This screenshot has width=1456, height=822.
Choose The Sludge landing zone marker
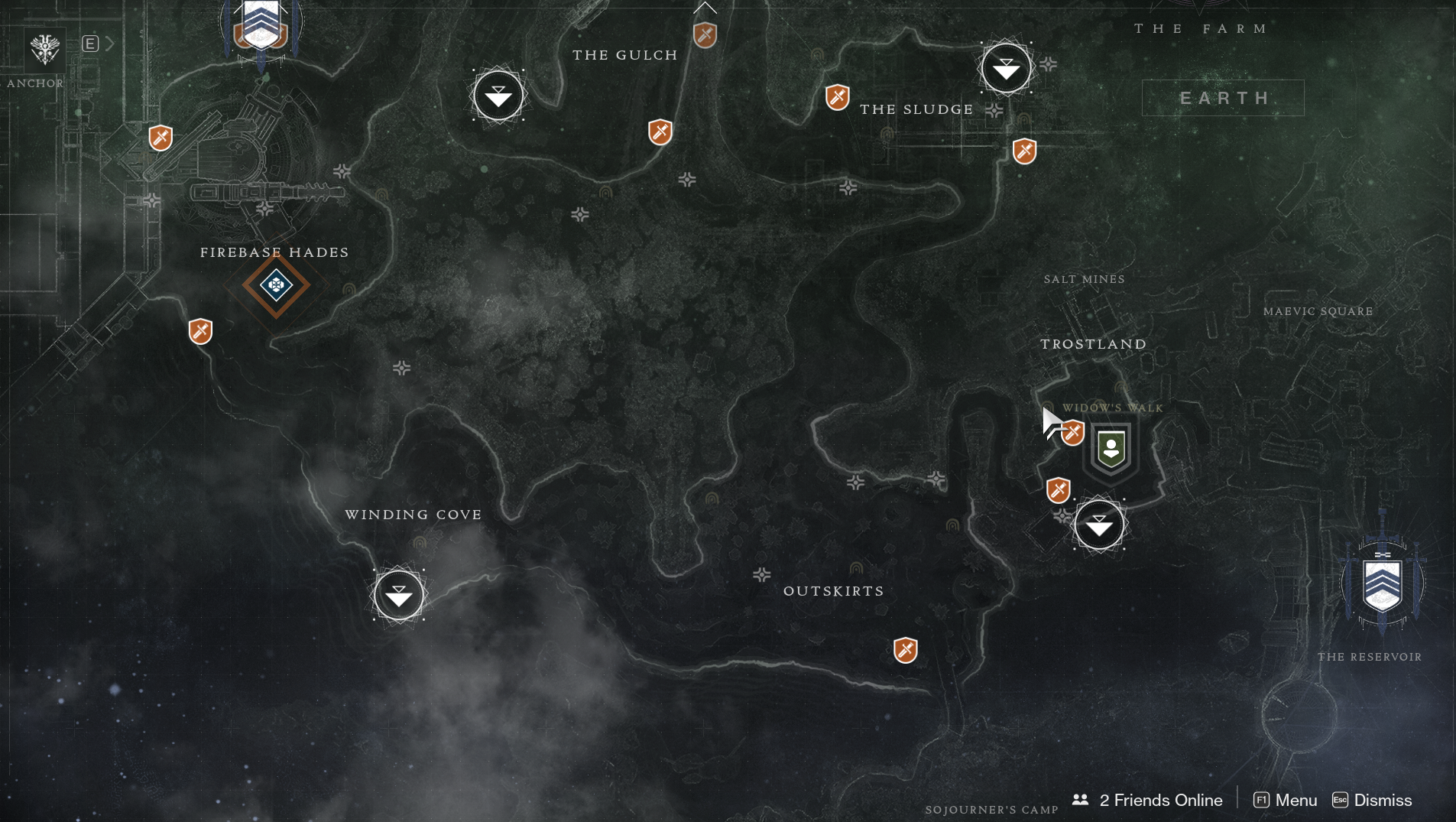point(1006,69)
